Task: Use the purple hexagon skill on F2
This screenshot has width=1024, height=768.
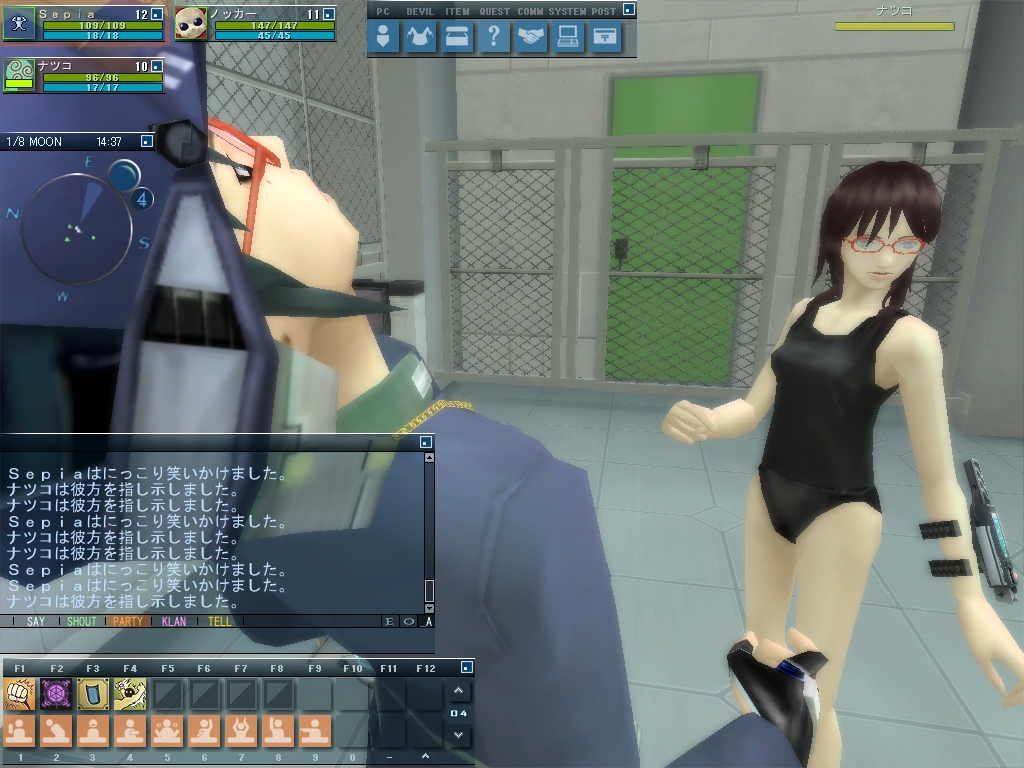Action: [x=56, y=693]
